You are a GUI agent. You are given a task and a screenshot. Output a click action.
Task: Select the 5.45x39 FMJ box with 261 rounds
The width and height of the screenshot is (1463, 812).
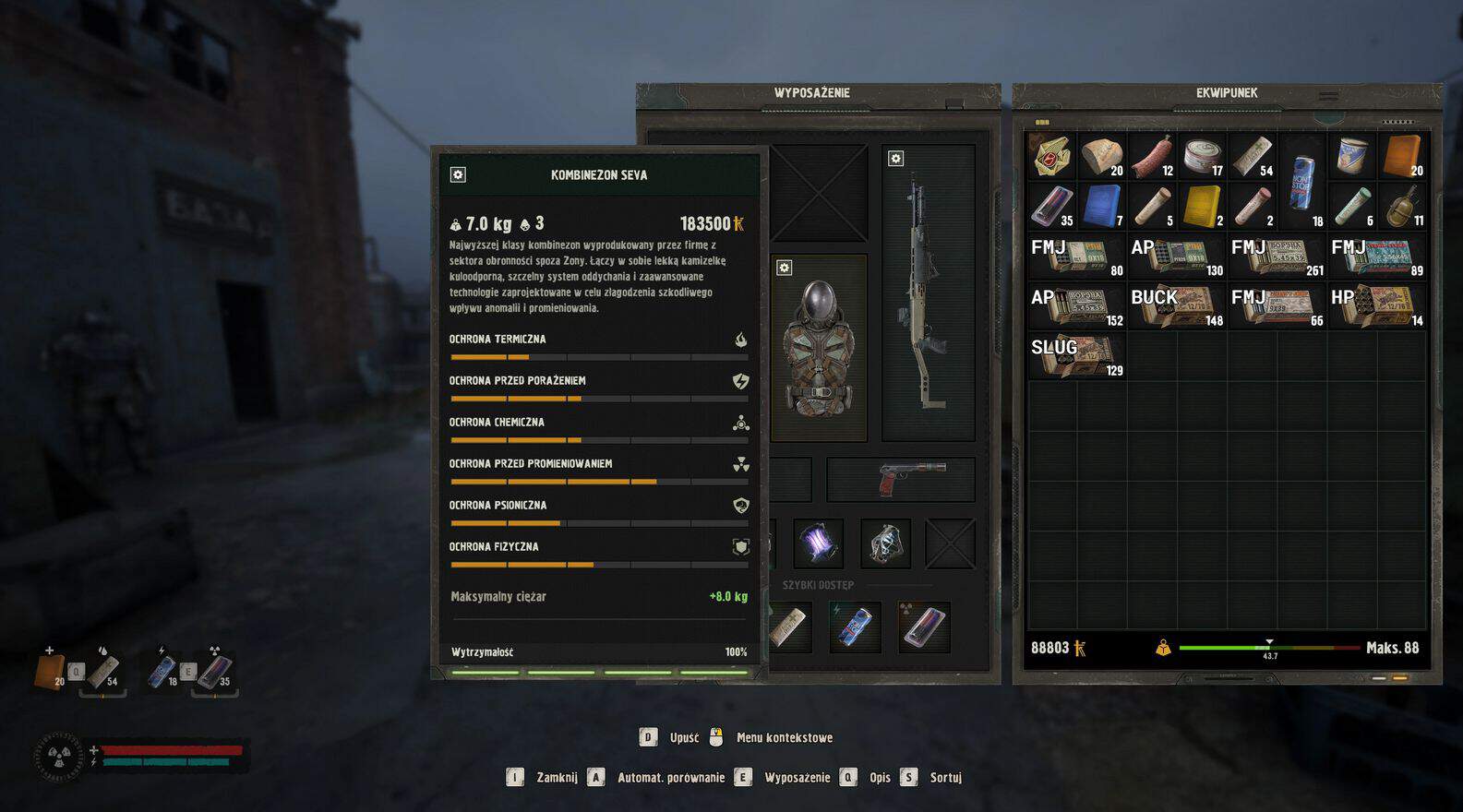click(1277, 257)
